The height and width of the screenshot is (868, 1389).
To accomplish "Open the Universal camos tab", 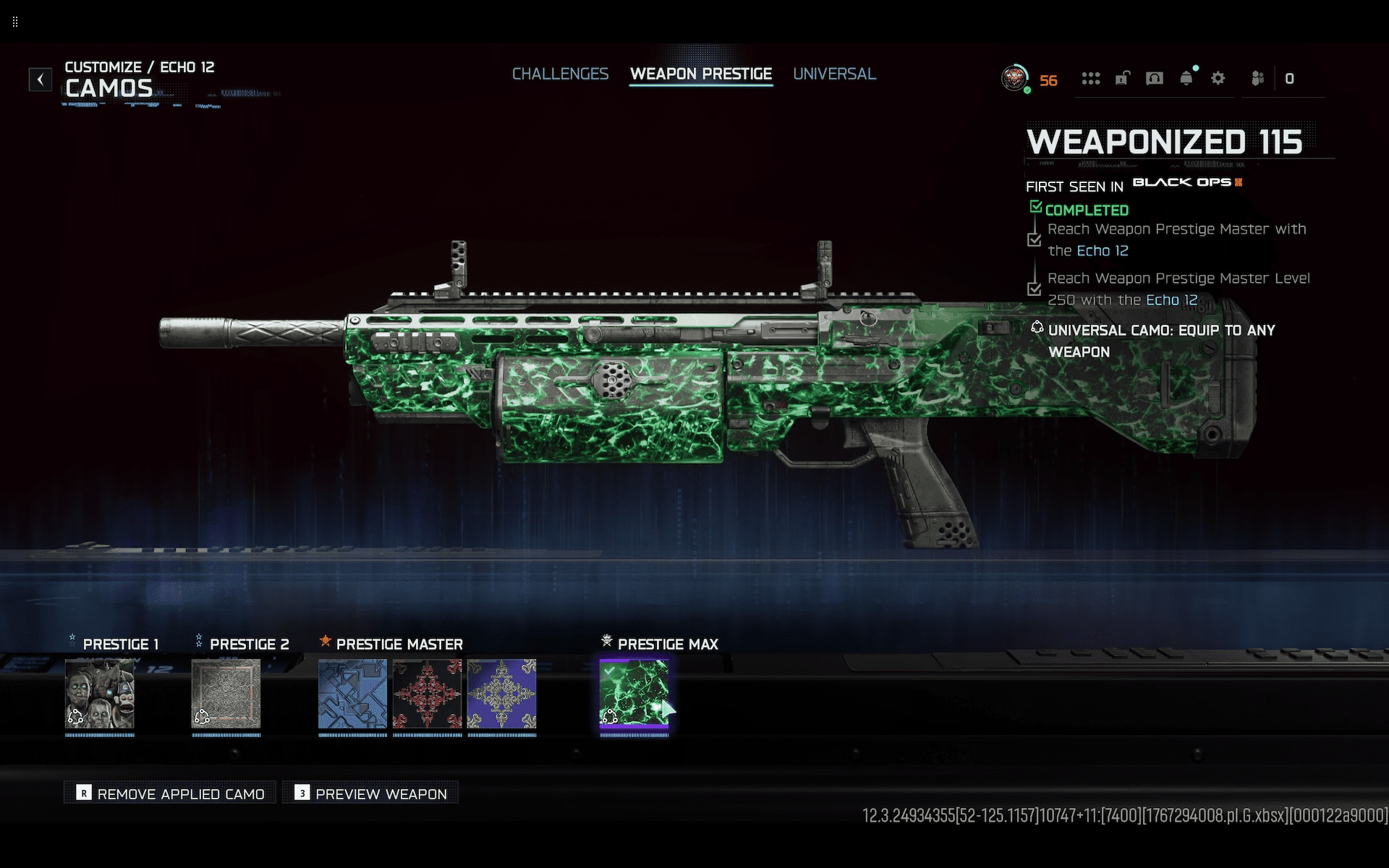I will [x=834, y=74].
